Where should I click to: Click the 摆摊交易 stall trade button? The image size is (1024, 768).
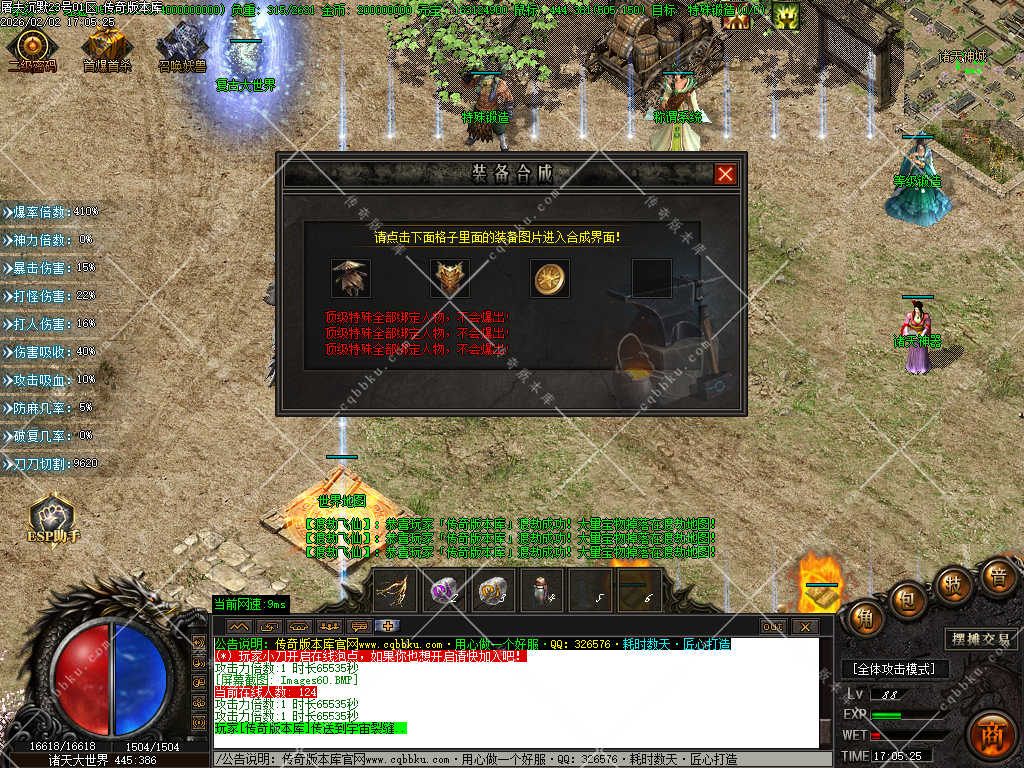click(x=981, y=639)
